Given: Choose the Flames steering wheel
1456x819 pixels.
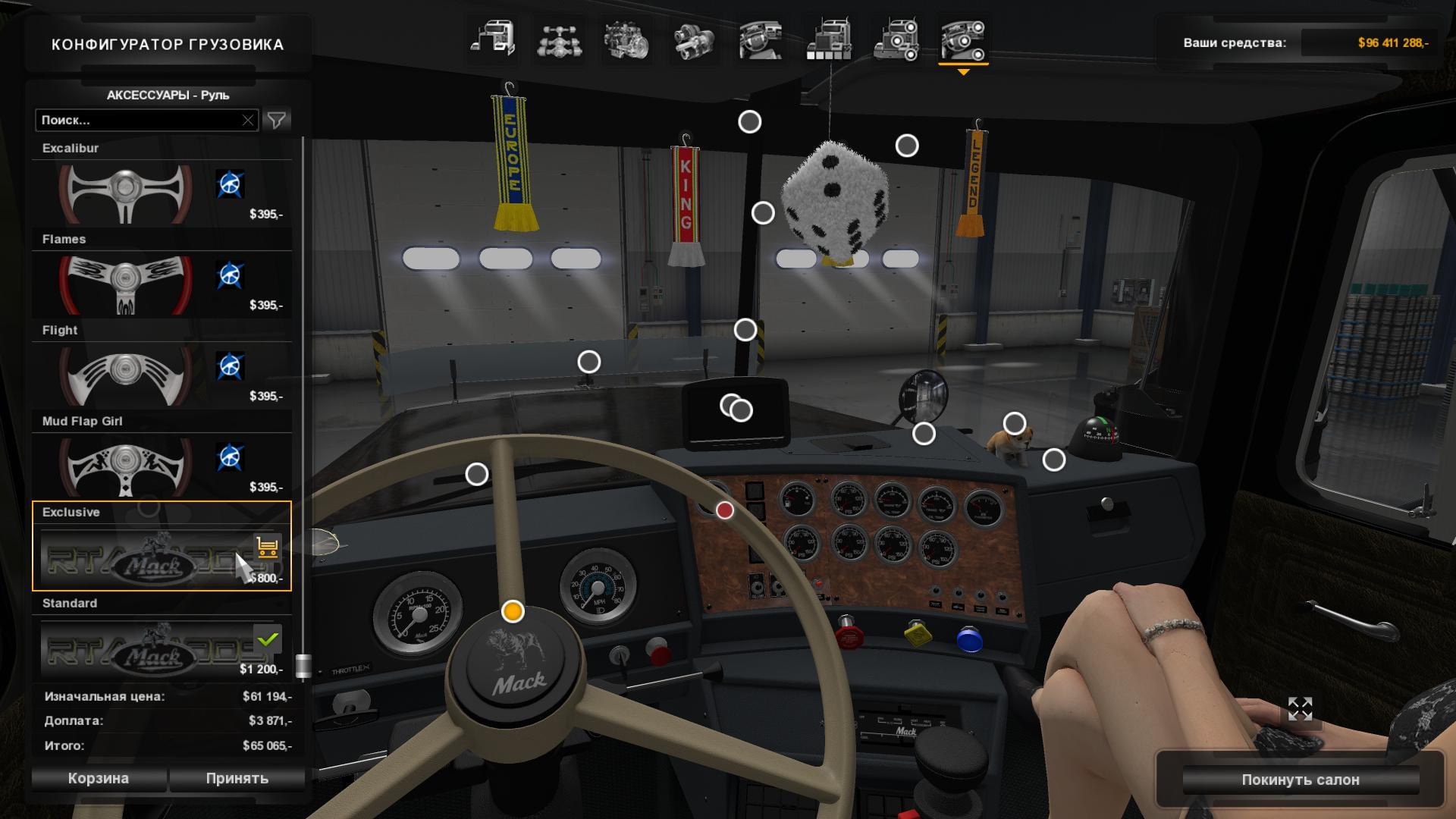Looking at the screenshot, I should tap(126, 284).
